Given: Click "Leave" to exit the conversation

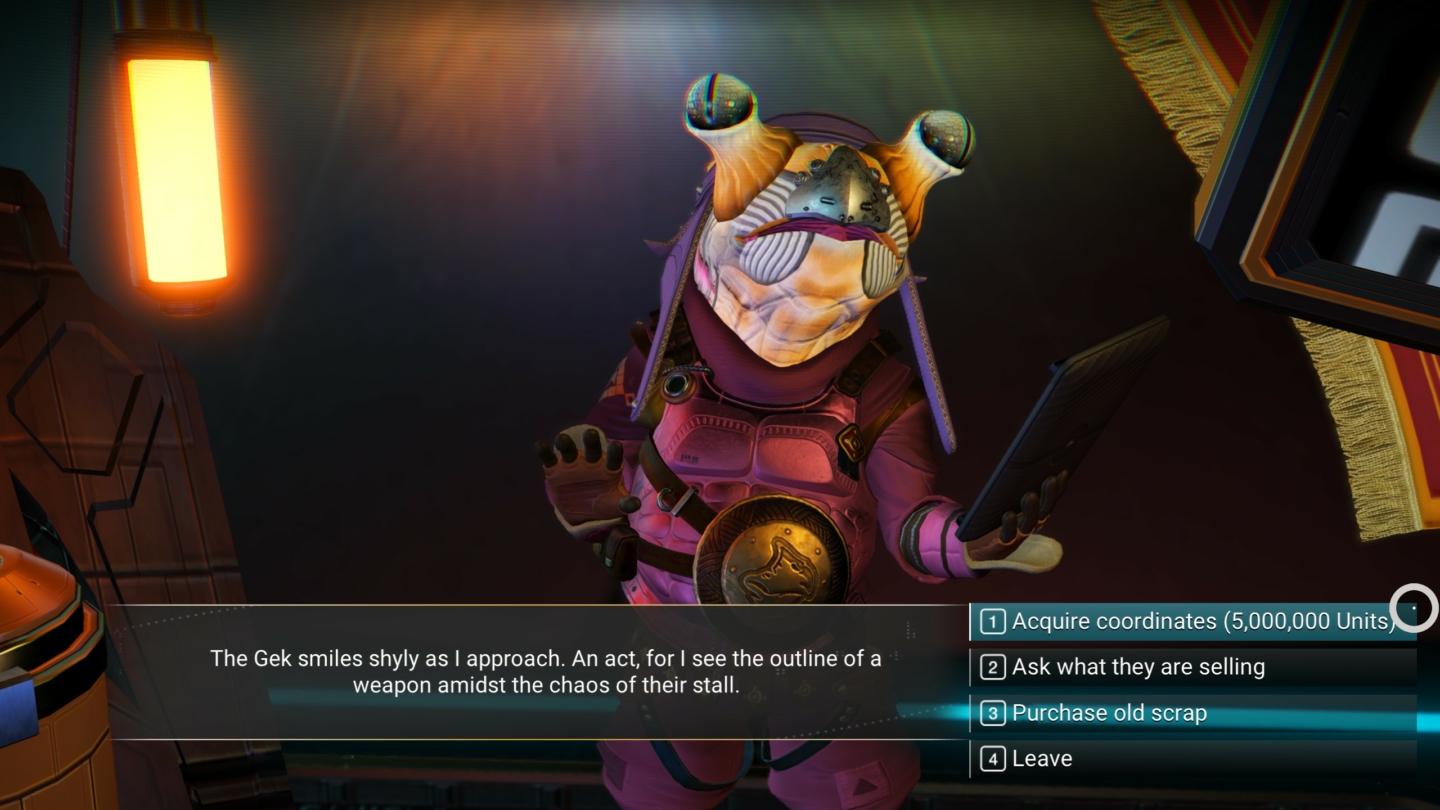Looking at the screenshot, I should click(1043, 758).
